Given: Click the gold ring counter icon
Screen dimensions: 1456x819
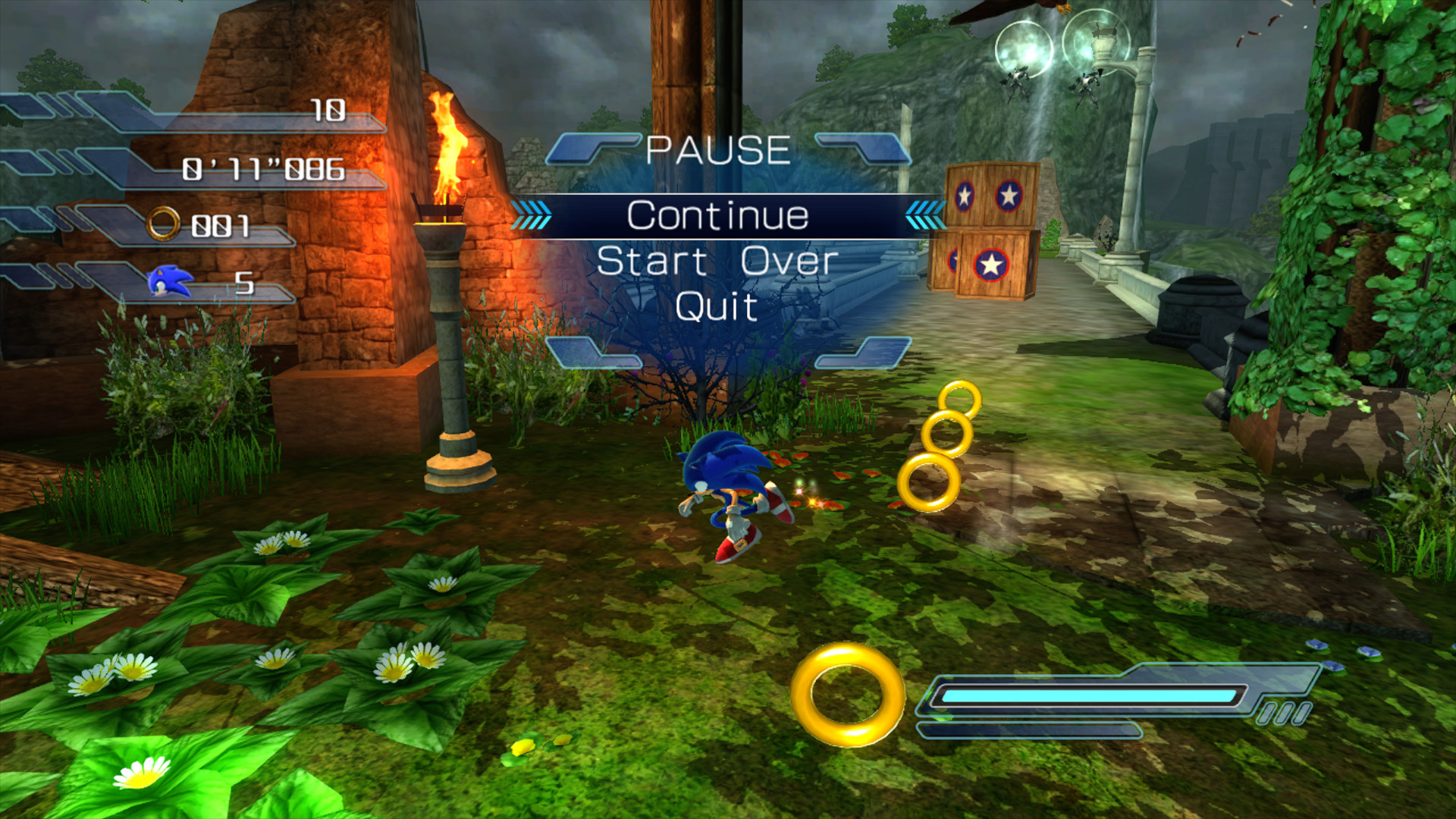Looking at the screenshot, I should pos(162,224).
